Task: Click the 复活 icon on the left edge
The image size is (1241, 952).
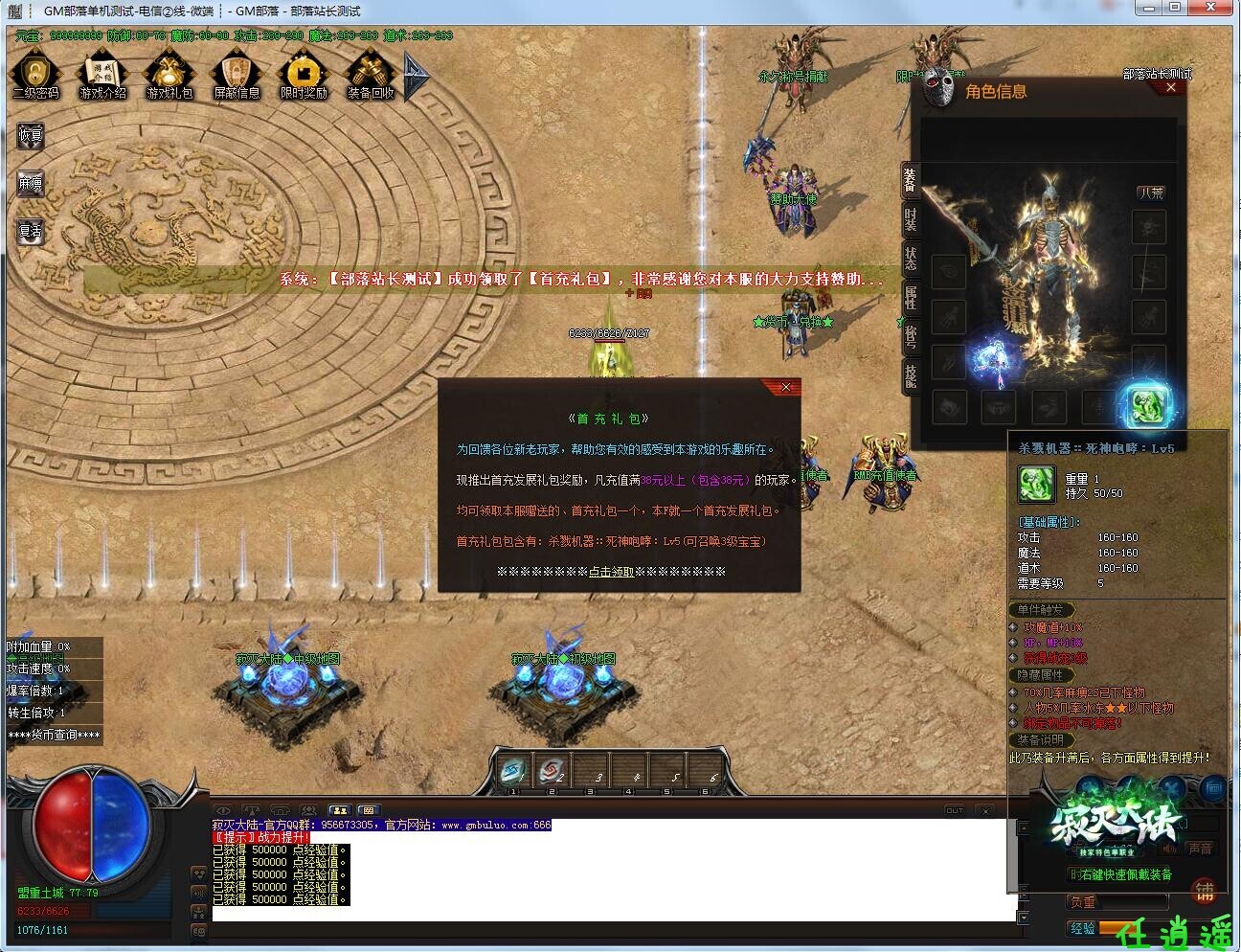Action: coord(29,230)
